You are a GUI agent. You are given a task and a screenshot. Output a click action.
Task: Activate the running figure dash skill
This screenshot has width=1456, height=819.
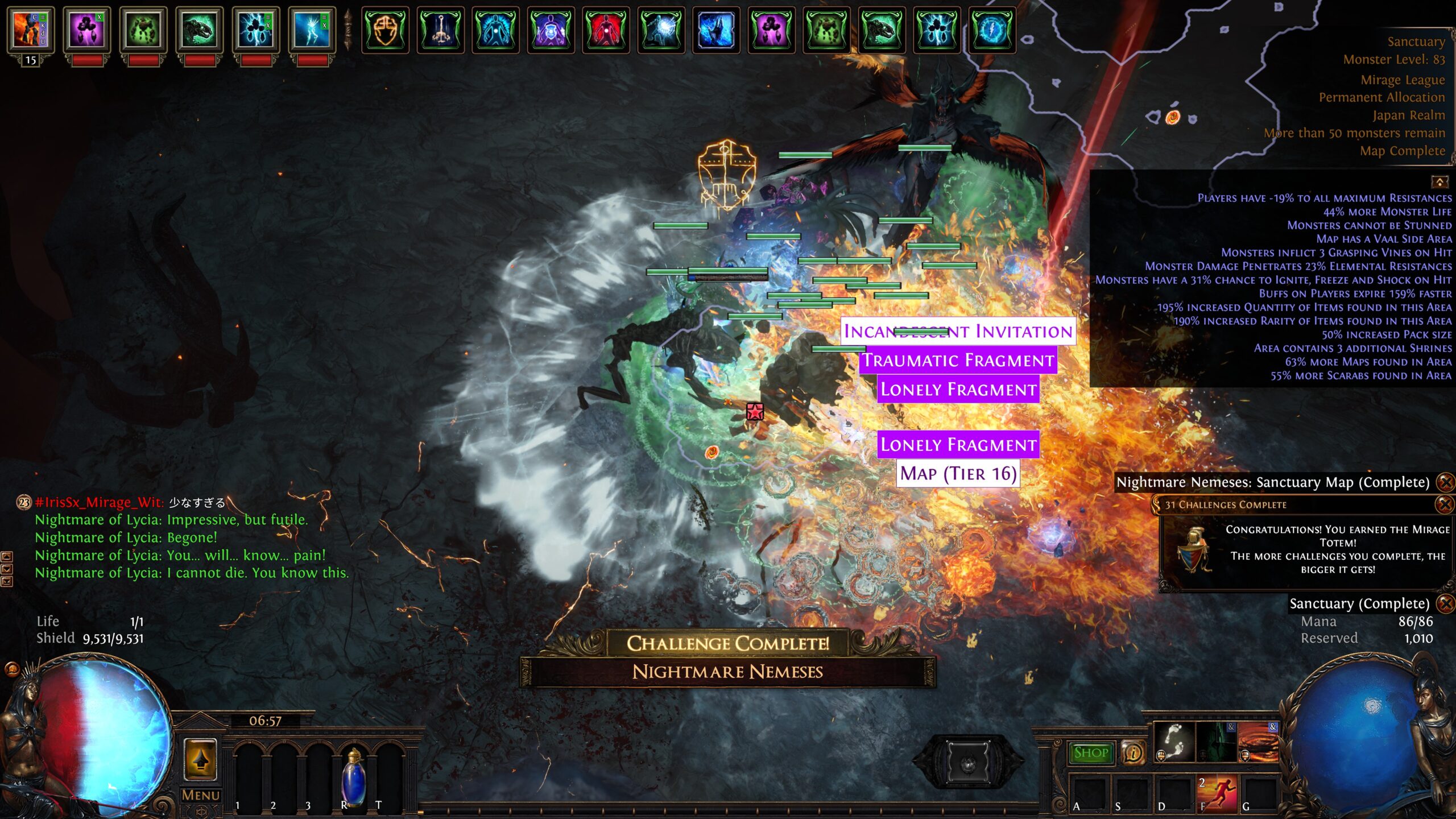pyautogui.click(x=1218, y=794)
